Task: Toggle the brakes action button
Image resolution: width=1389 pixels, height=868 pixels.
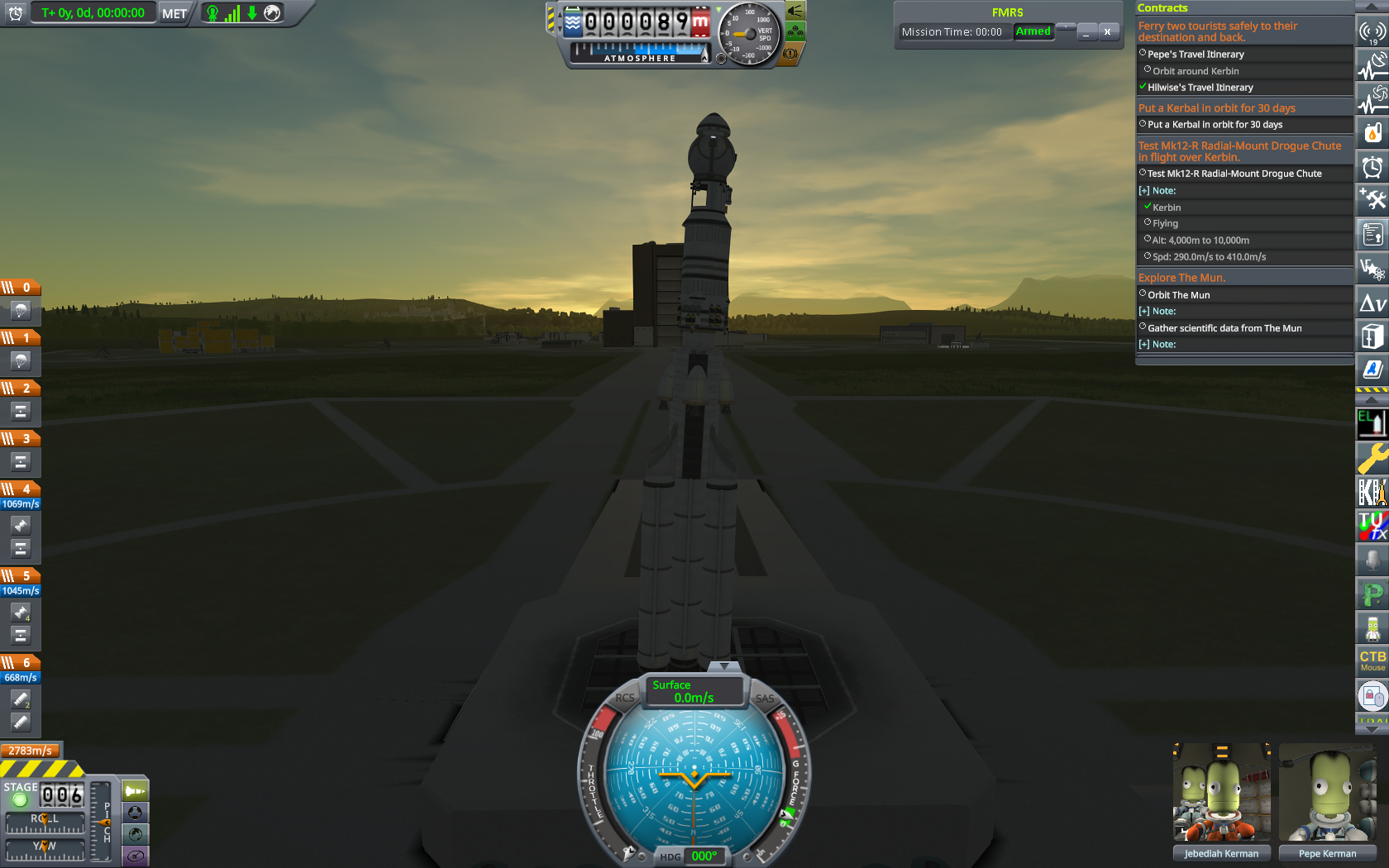Action: pyautogui.click(x=791, y=54)
